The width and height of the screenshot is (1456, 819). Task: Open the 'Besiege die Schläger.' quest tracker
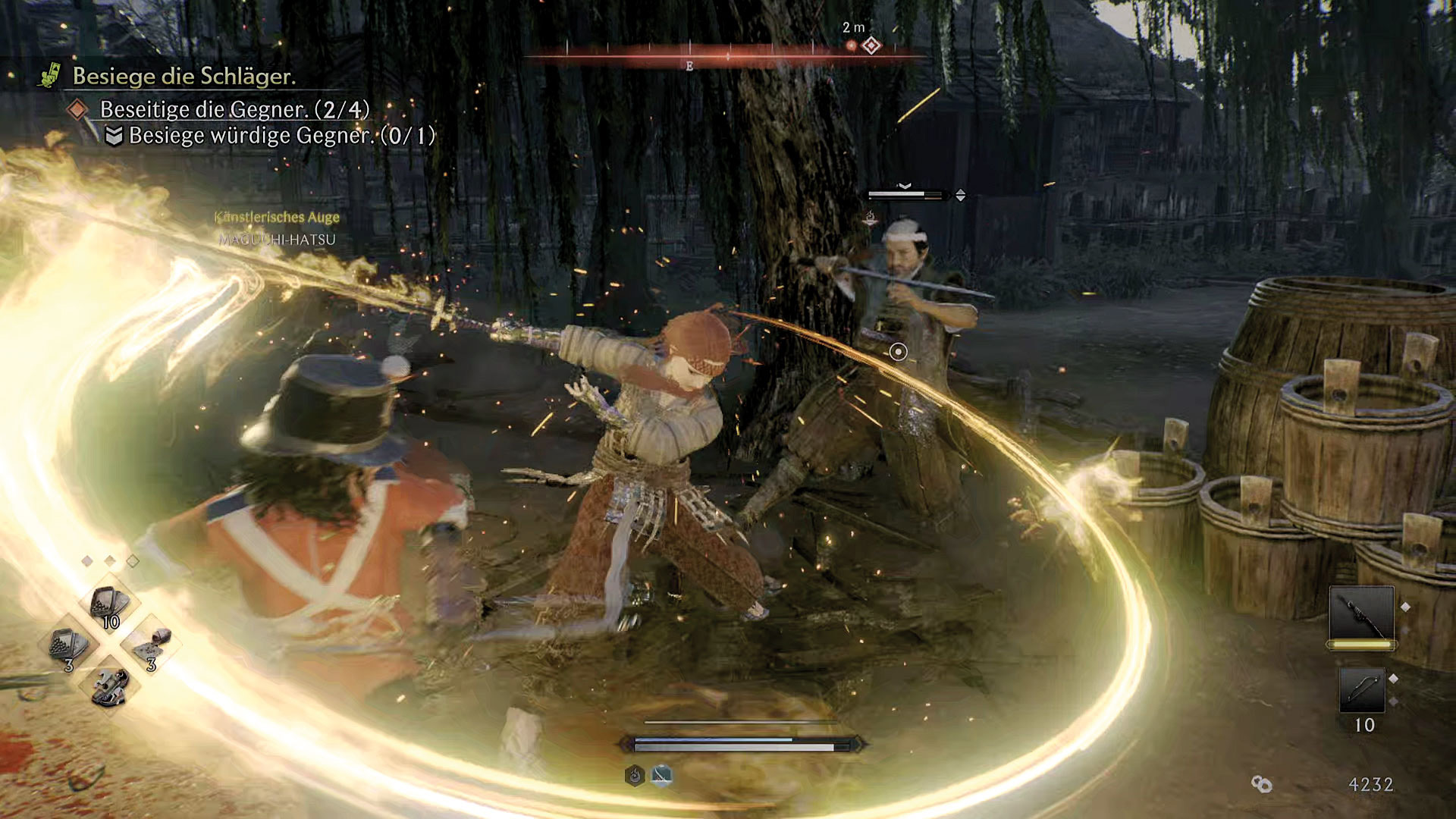click(184, 76)
